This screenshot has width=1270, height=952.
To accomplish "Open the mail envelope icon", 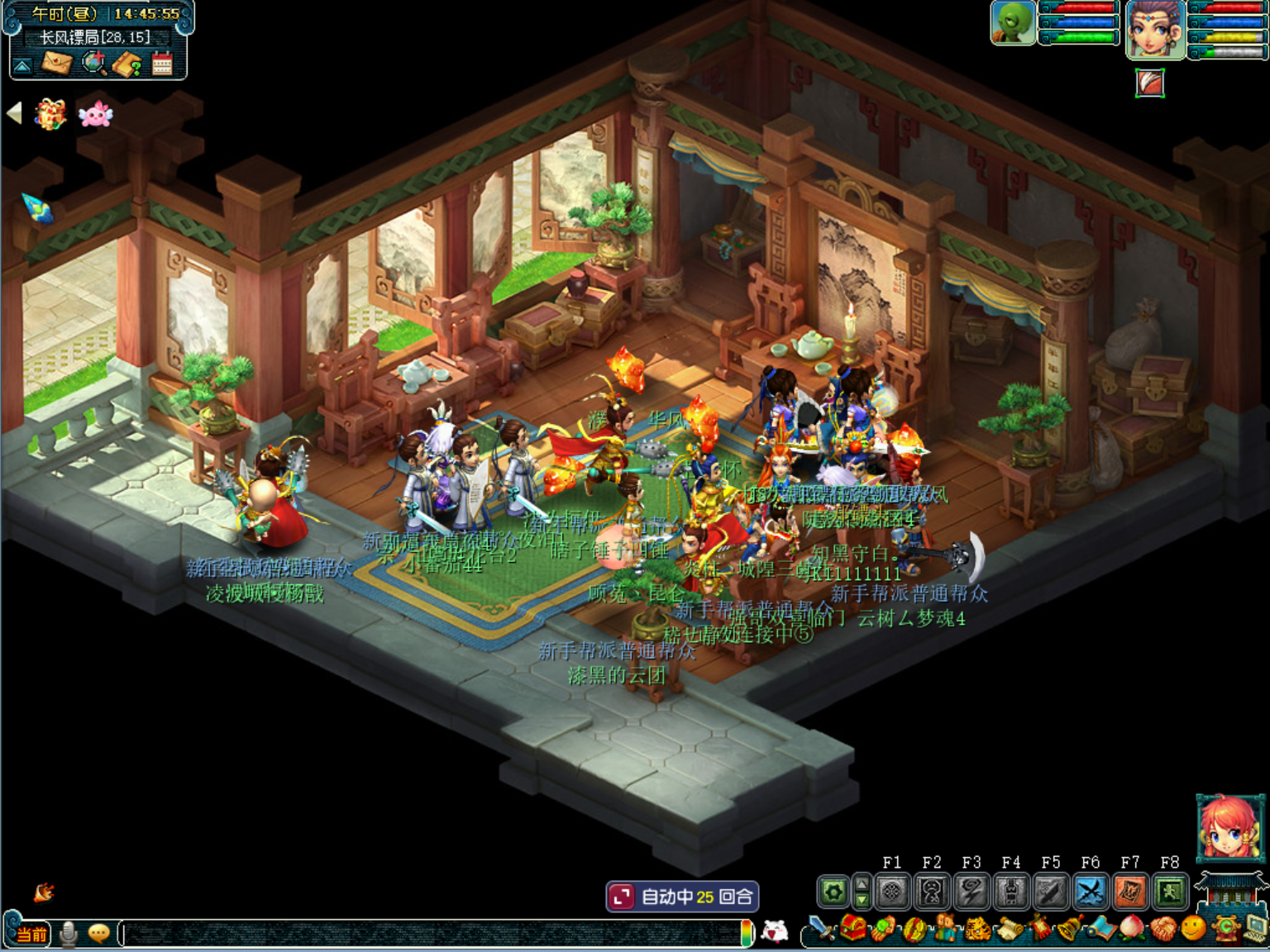I will [57, 63].
